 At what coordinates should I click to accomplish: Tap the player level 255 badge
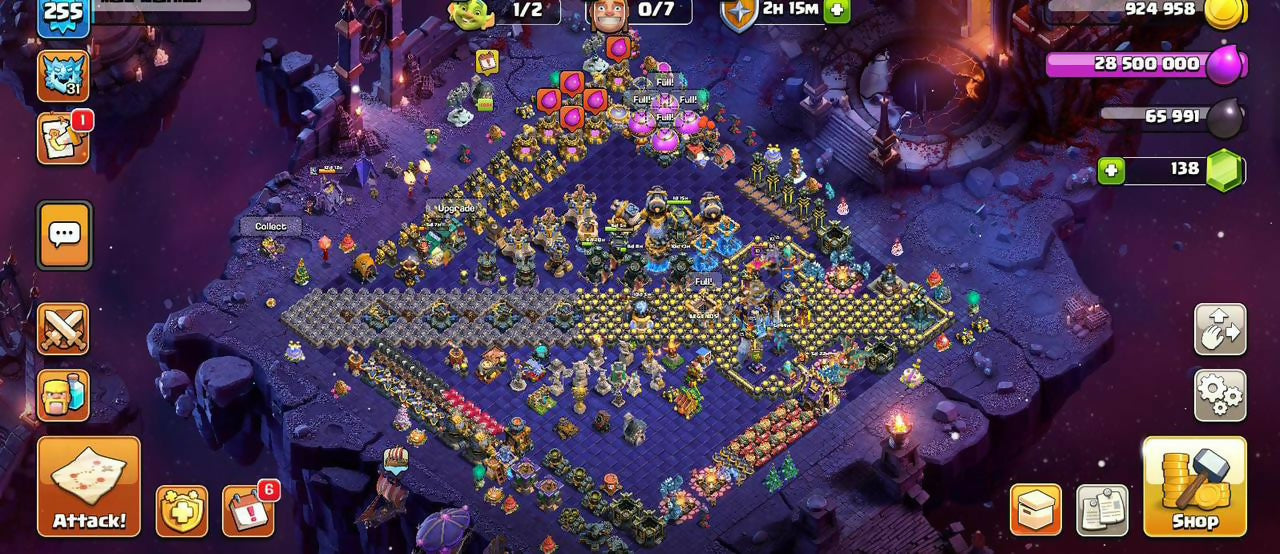(63, 16)
